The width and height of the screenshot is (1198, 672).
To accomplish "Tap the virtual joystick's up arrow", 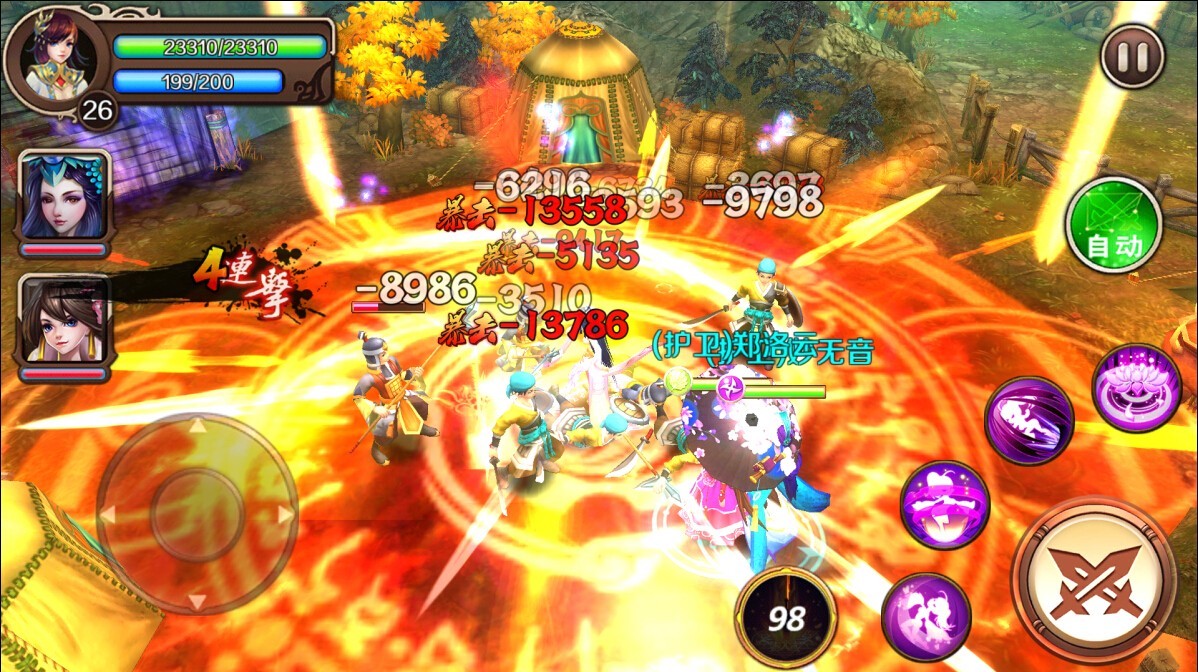I will (x=198, y=426).
